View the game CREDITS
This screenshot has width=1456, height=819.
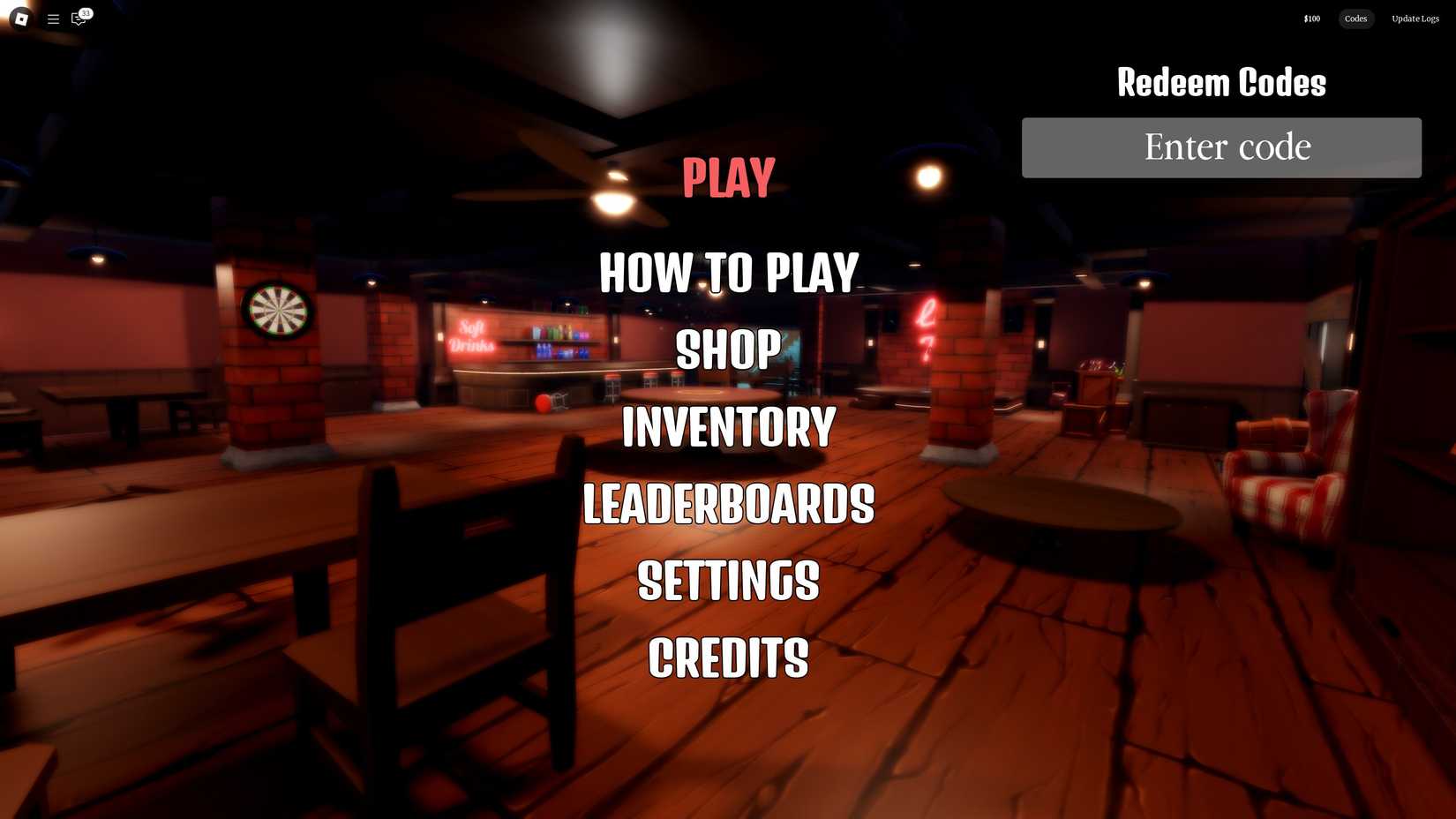pyautogui.click(x=727, y=657)
